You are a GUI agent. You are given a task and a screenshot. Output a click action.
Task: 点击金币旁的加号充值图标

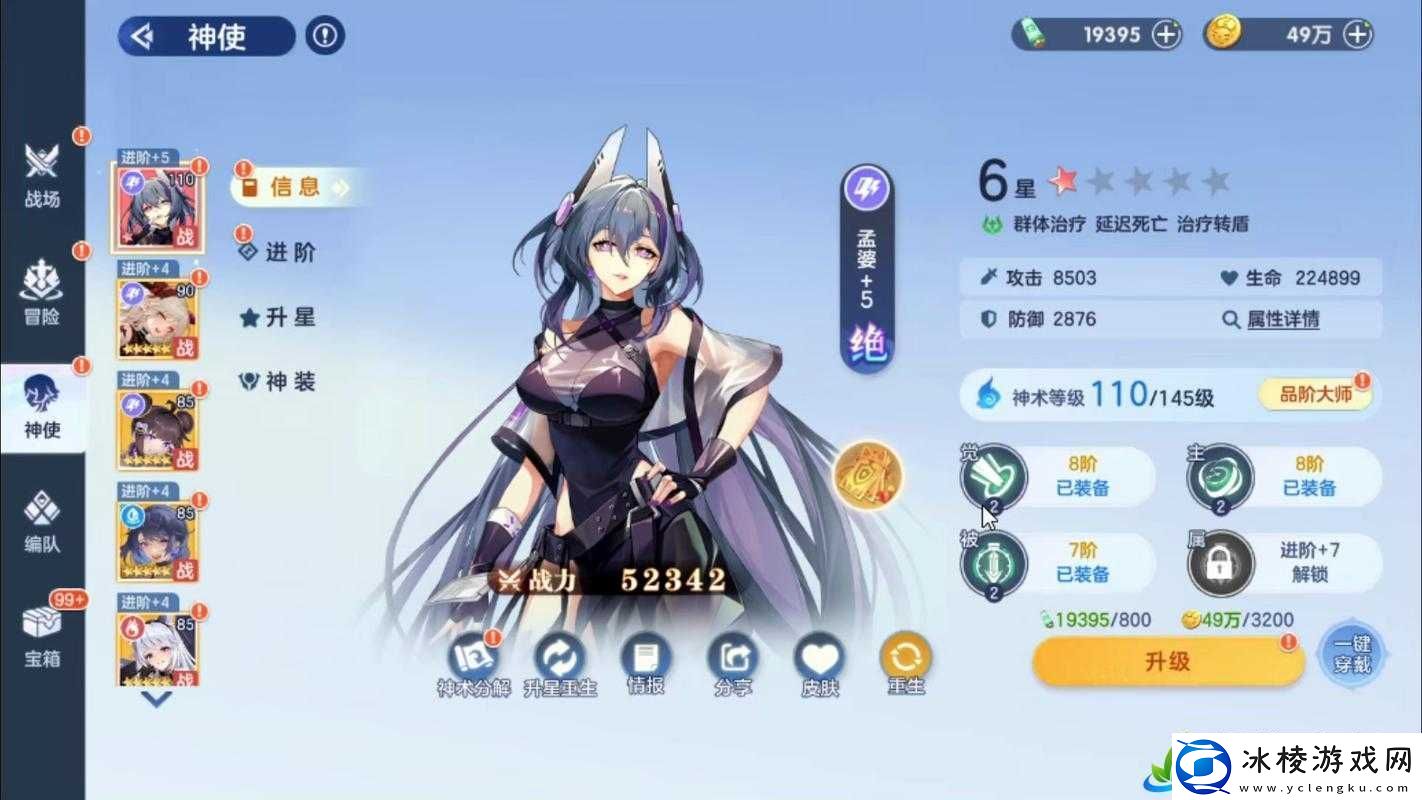click(x=1356, y=34)
